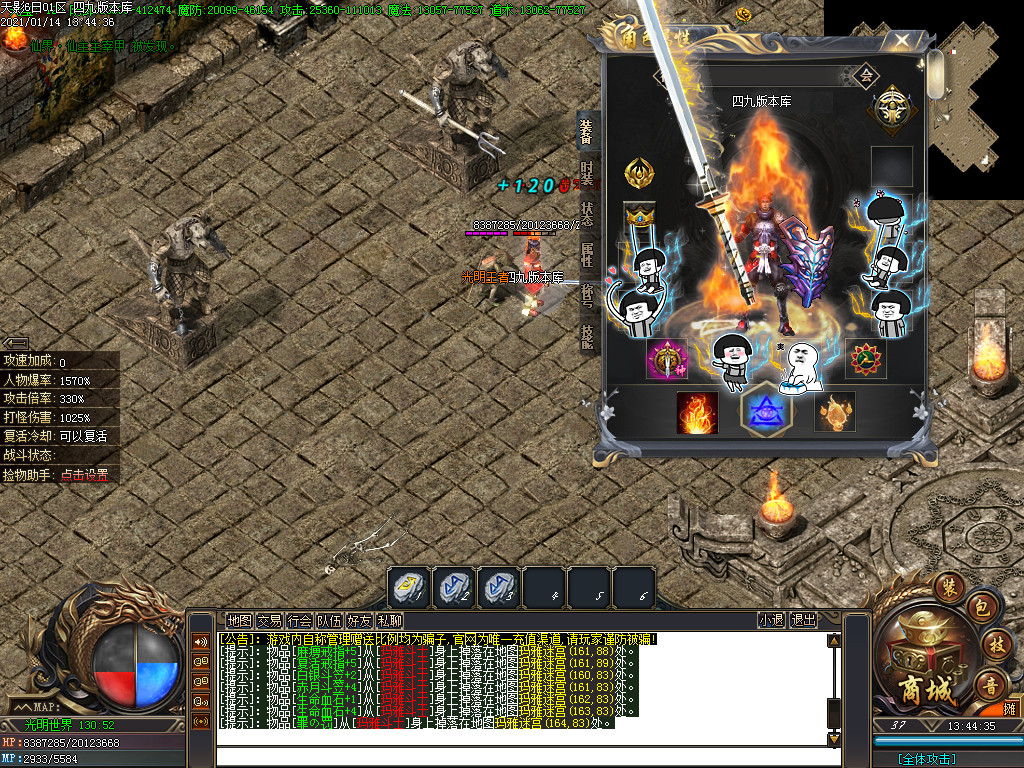Close the character attributes panel
1024x768 pixels.
coord(902,41)
